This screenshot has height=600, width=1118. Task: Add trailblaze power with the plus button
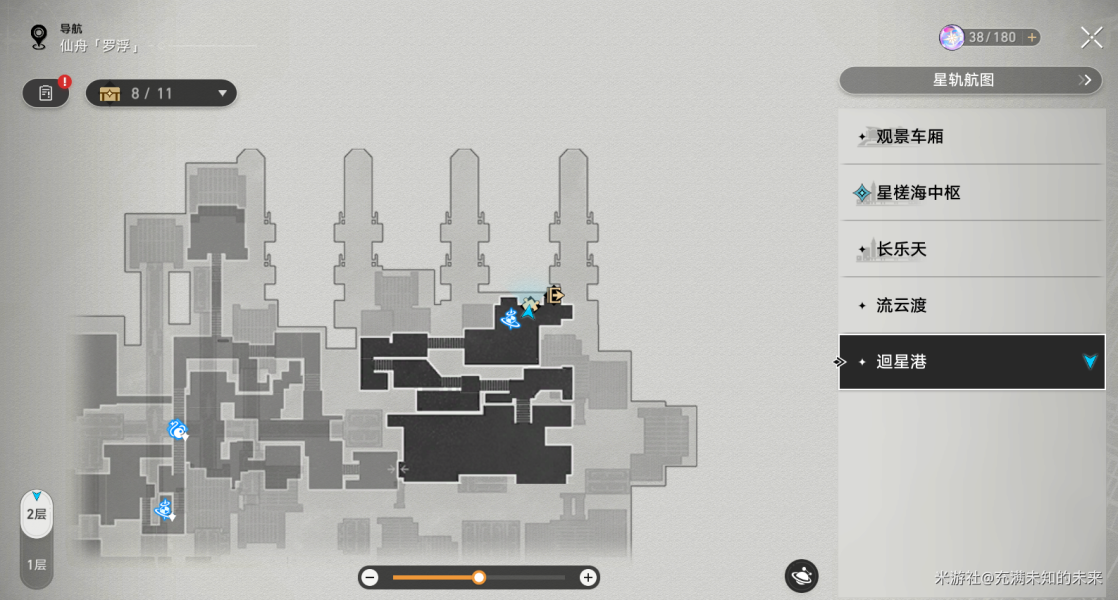tap(1031, 38)
